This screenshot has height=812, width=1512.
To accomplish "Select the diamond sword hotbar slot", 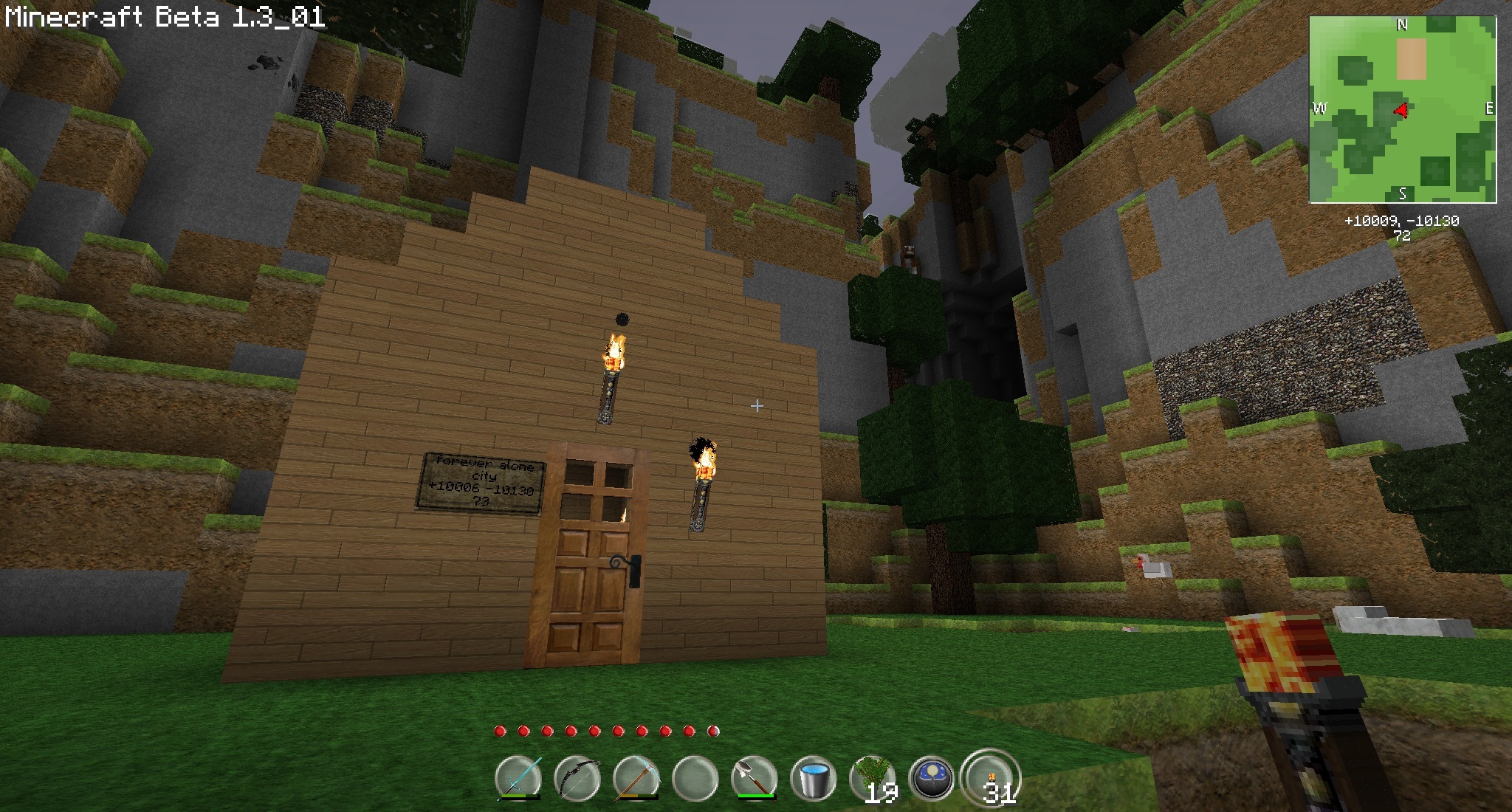I will pos(518,778).
